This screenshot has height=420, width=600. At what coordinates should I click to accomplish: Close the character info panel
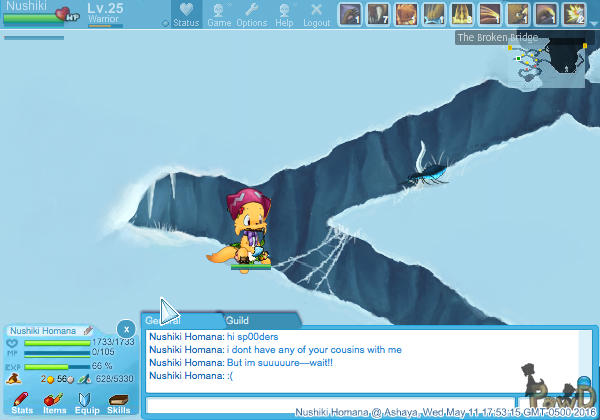(x=125, y=328)
